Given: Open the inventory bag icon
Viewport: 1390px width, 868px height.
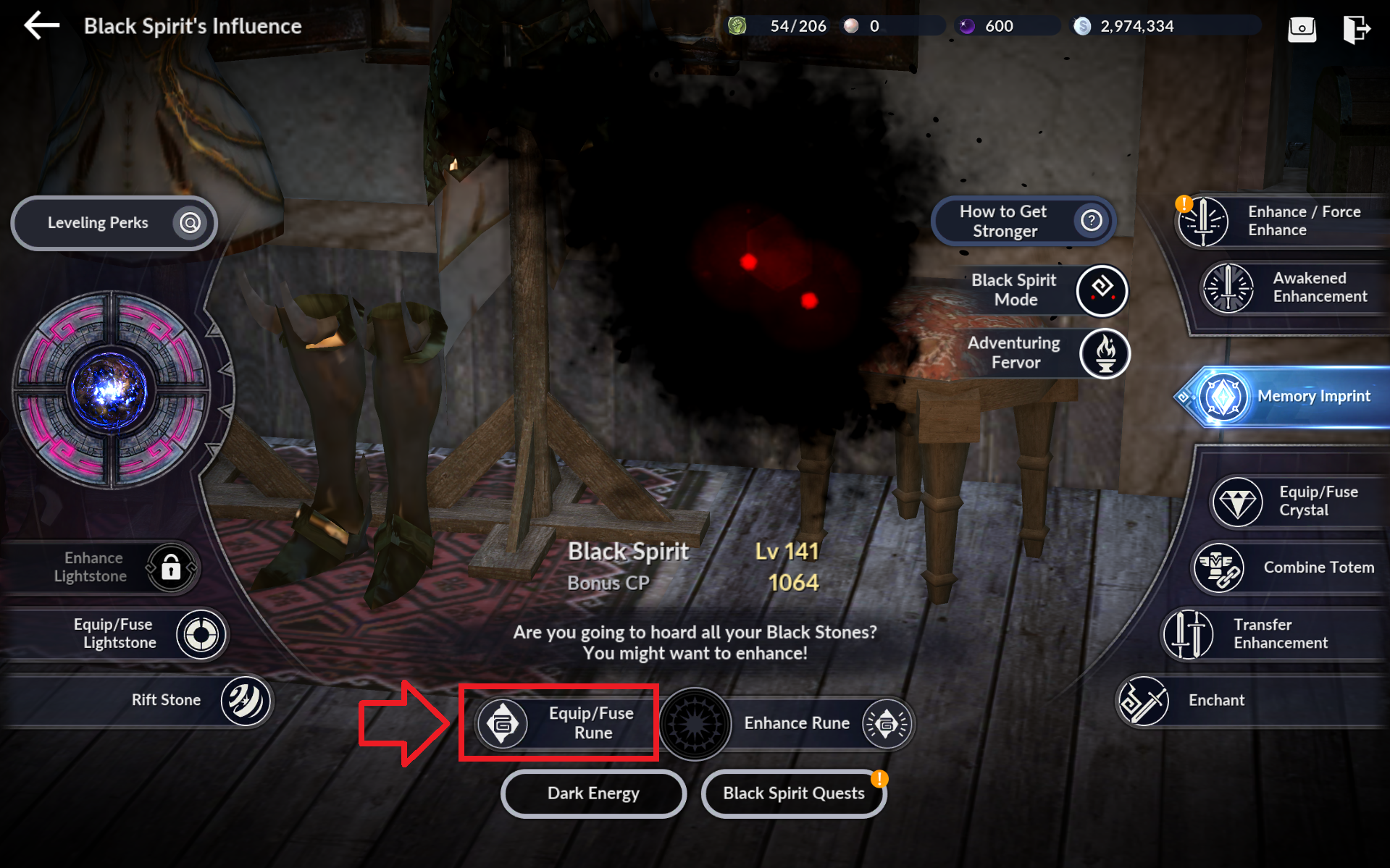Looking at the screenshot, I should point(1302,28).
